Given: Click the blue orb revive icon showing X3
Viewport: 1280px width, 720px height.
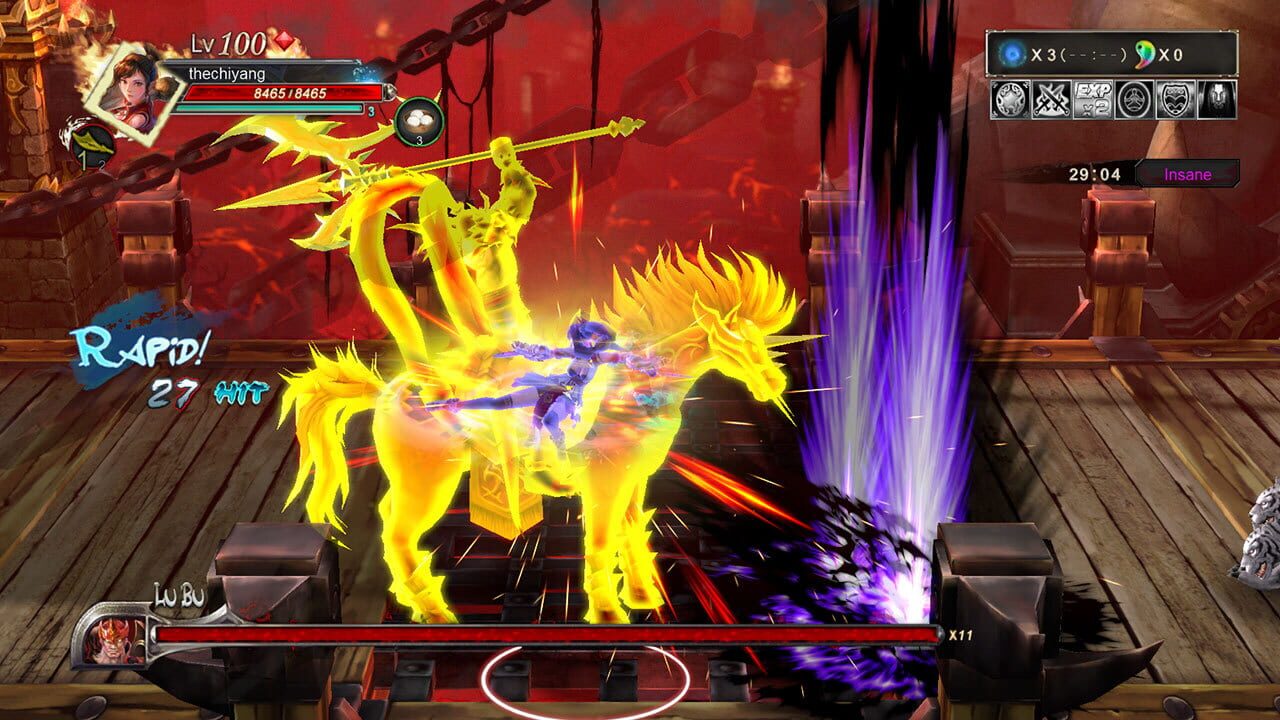Looking at the screenshot, I should coord(1012,52).
